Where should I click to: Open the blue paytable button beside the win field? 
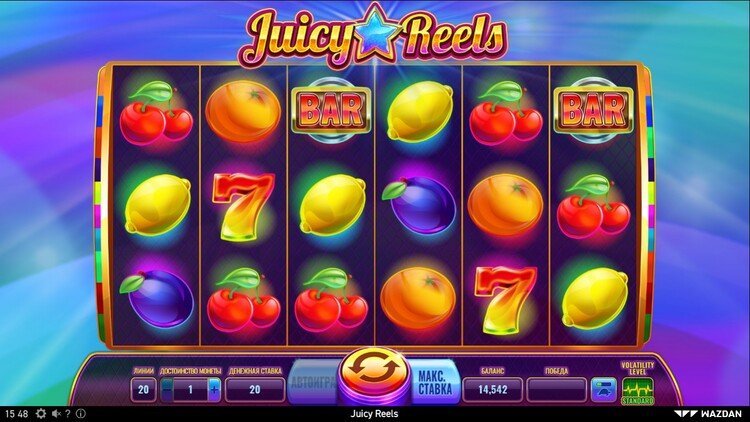pos(602,389)
